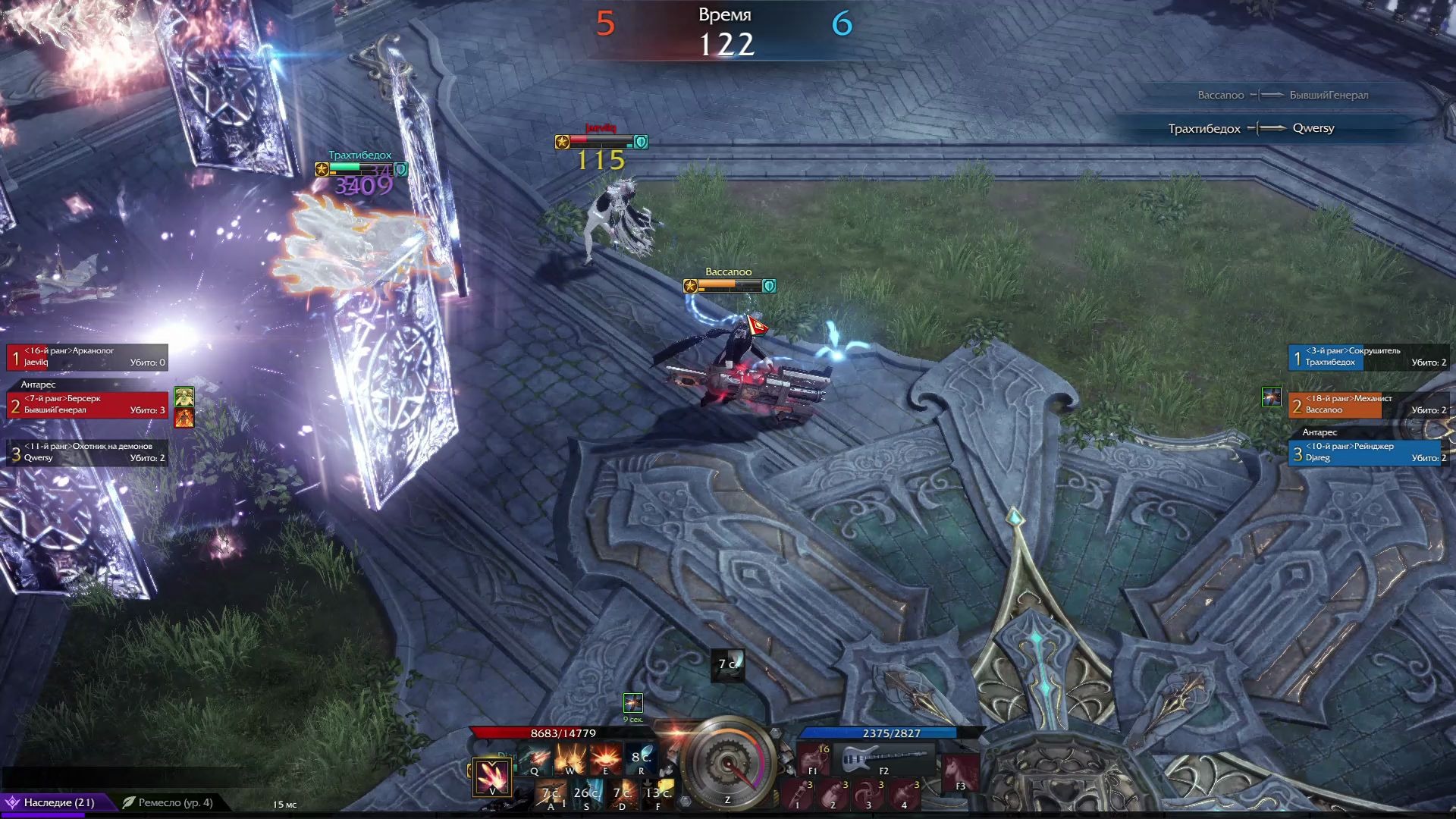
Task: Use the Q skill on the hotbar
Action: [x=535, y=758]
